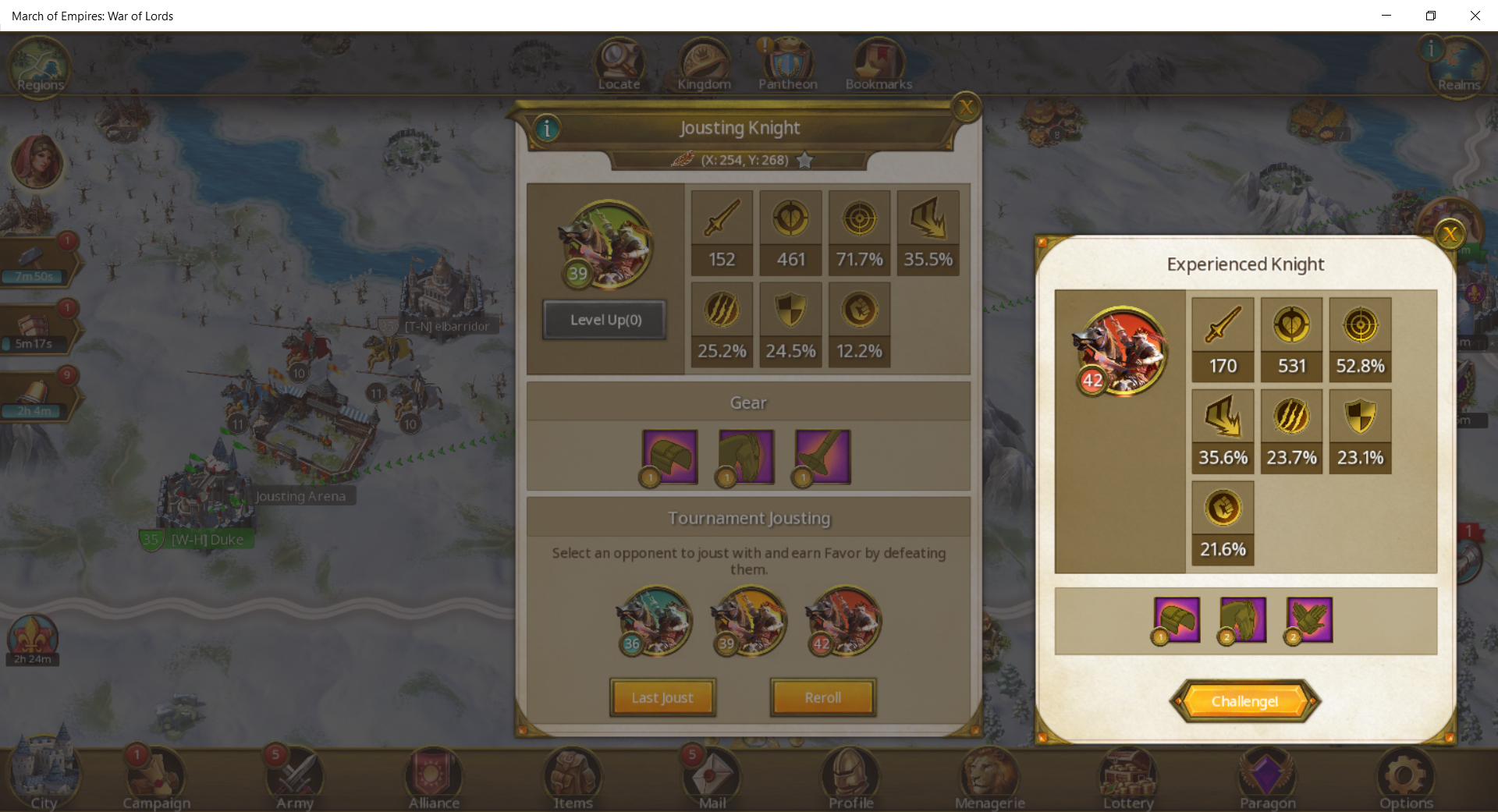Pick the level 42 opponent knight

click(x=843, y=621)
